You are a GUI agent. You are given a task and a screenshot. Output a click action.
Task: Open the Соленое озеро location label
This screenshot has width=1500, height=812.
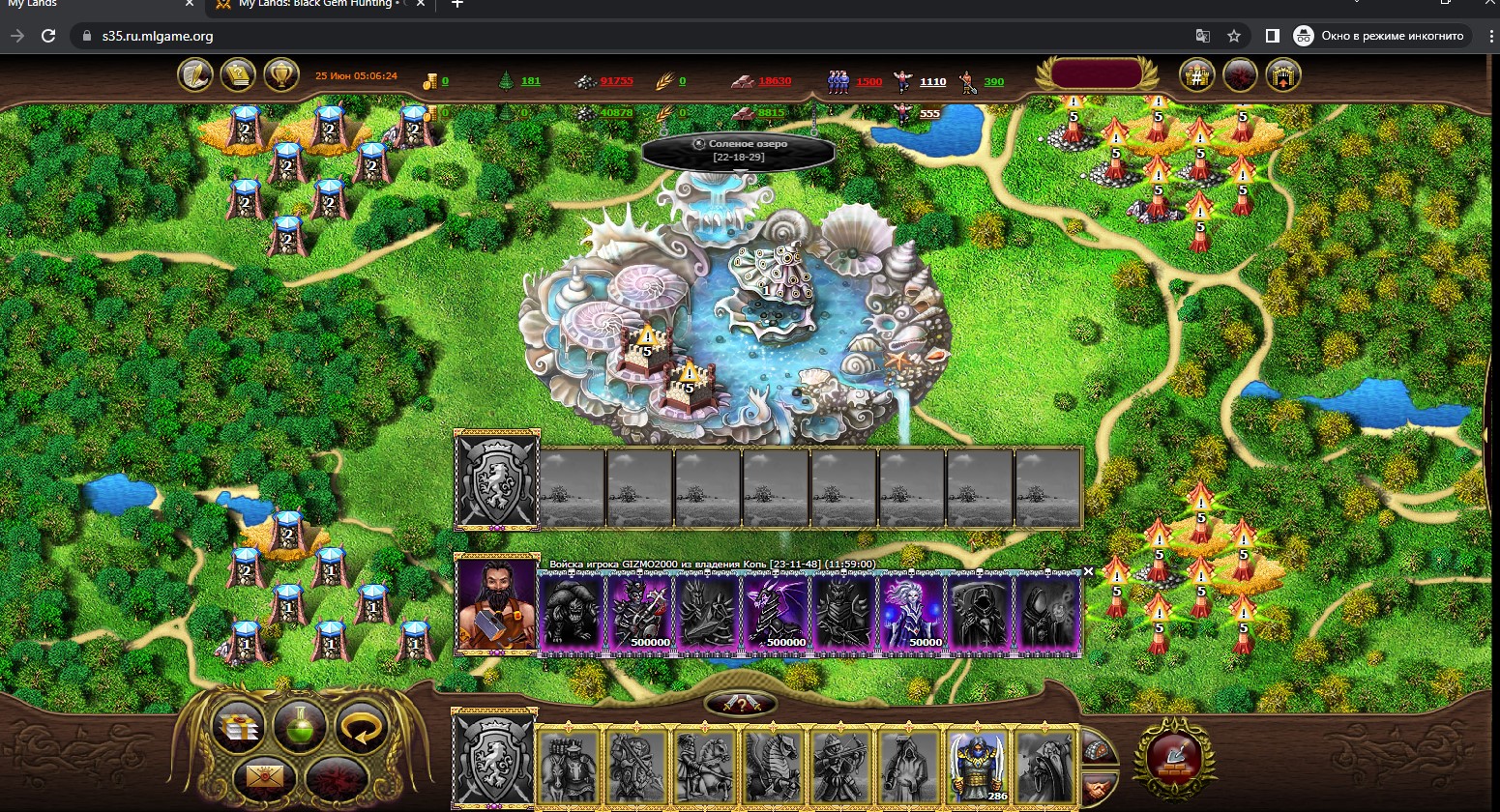click(738, 150)
